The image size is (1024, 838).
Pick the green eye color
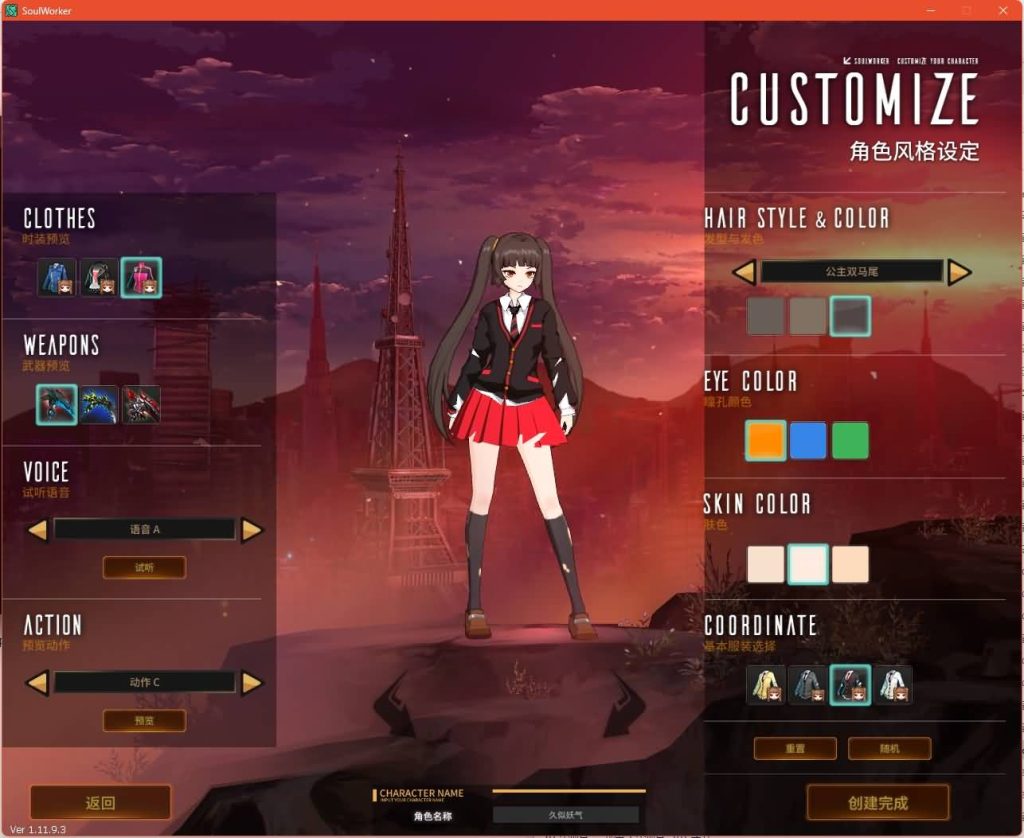pyautogui.click(x=850, y=440)
